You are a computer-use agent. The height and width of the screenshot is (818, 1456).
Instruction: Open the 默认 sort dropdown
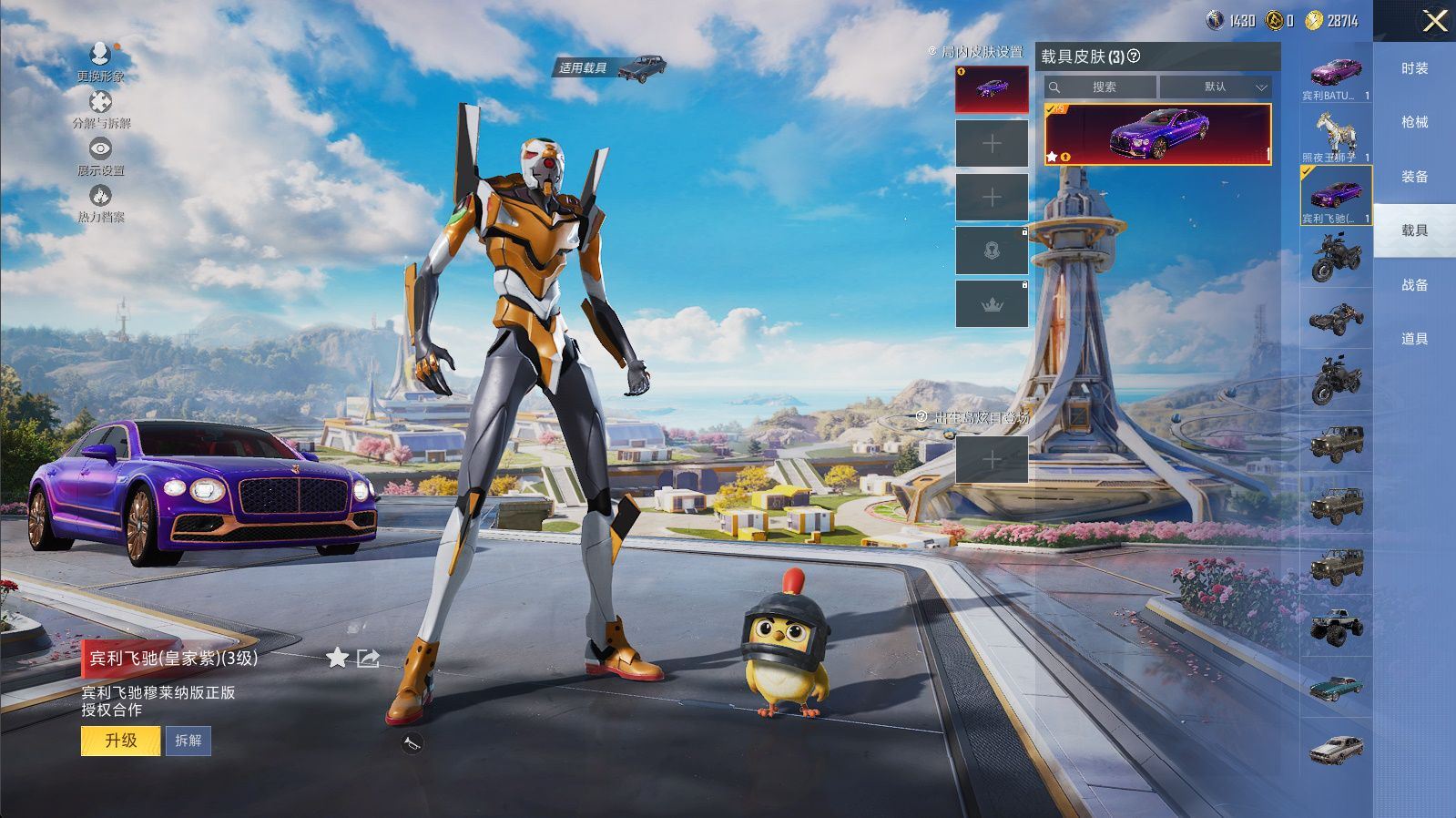click(x=1216, y=87)
